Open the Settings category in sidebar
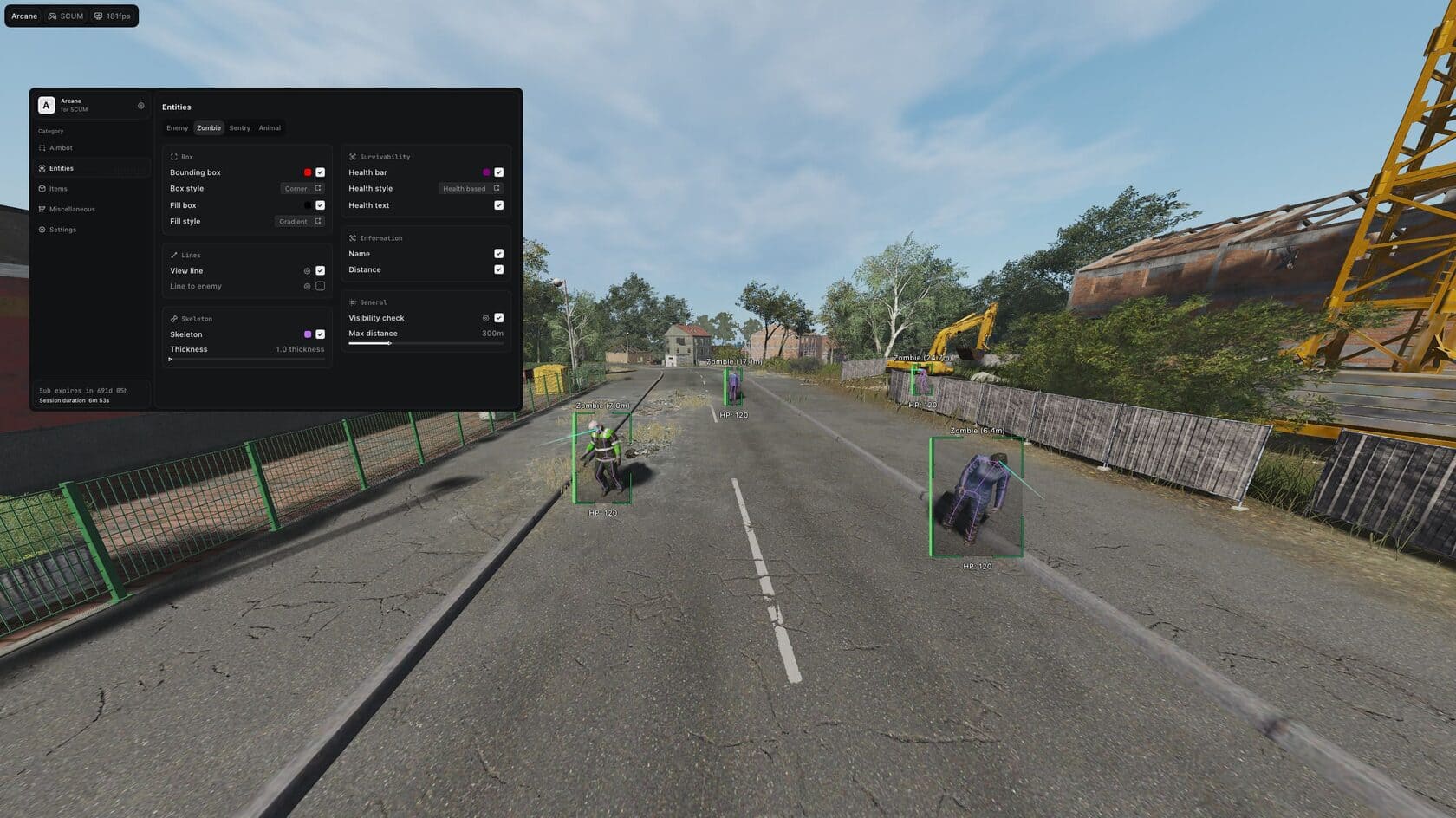Image resolution: width=1456 pixels, height=818 pixels. tap(62, 230)
